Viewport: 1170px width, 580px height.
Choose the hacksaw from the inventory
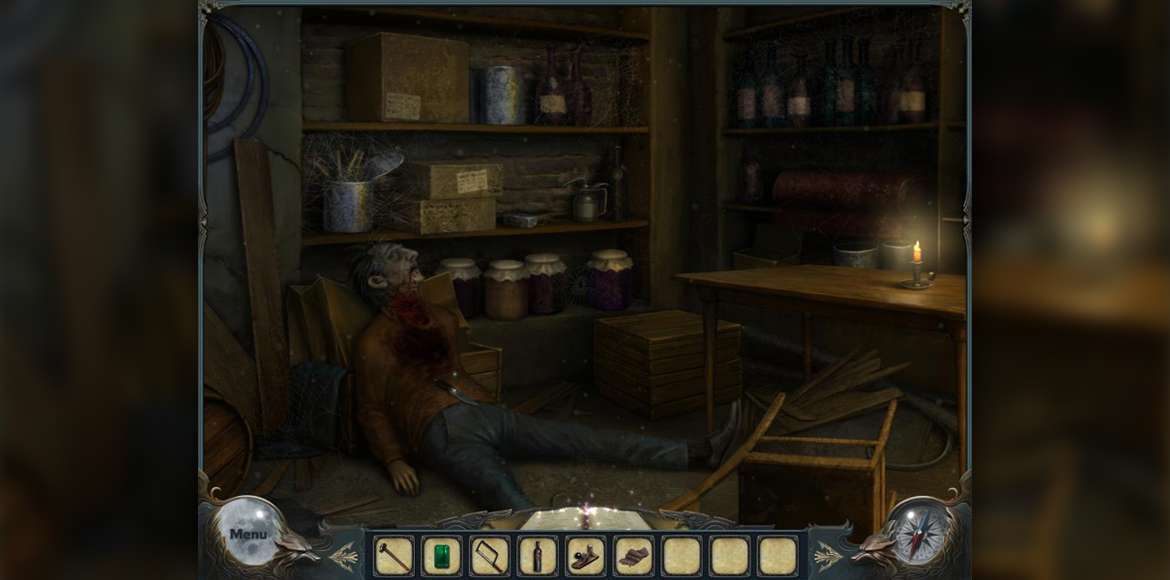pos(489,556)
